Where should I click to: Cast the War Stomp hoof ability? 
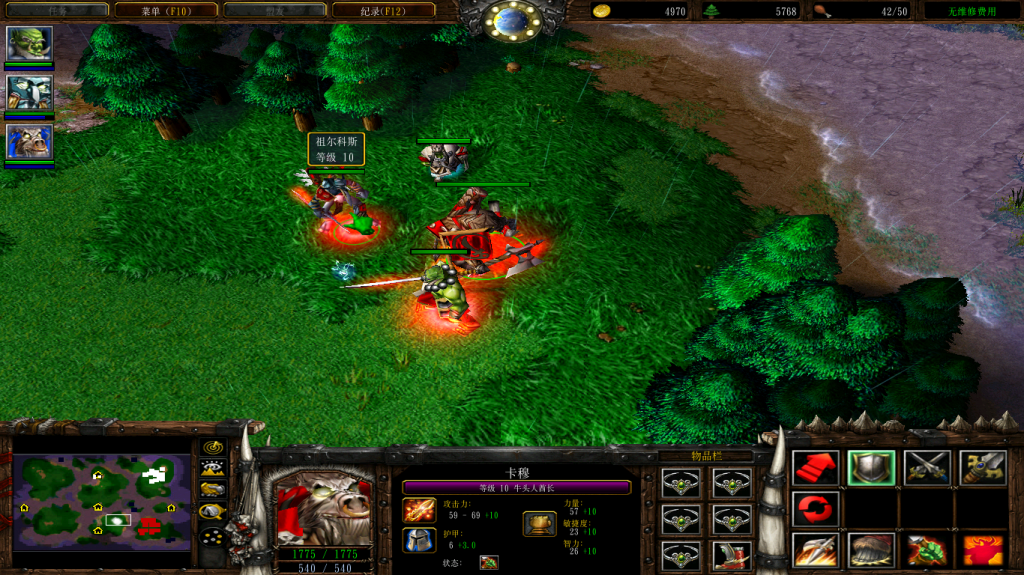tap(871, 549)
